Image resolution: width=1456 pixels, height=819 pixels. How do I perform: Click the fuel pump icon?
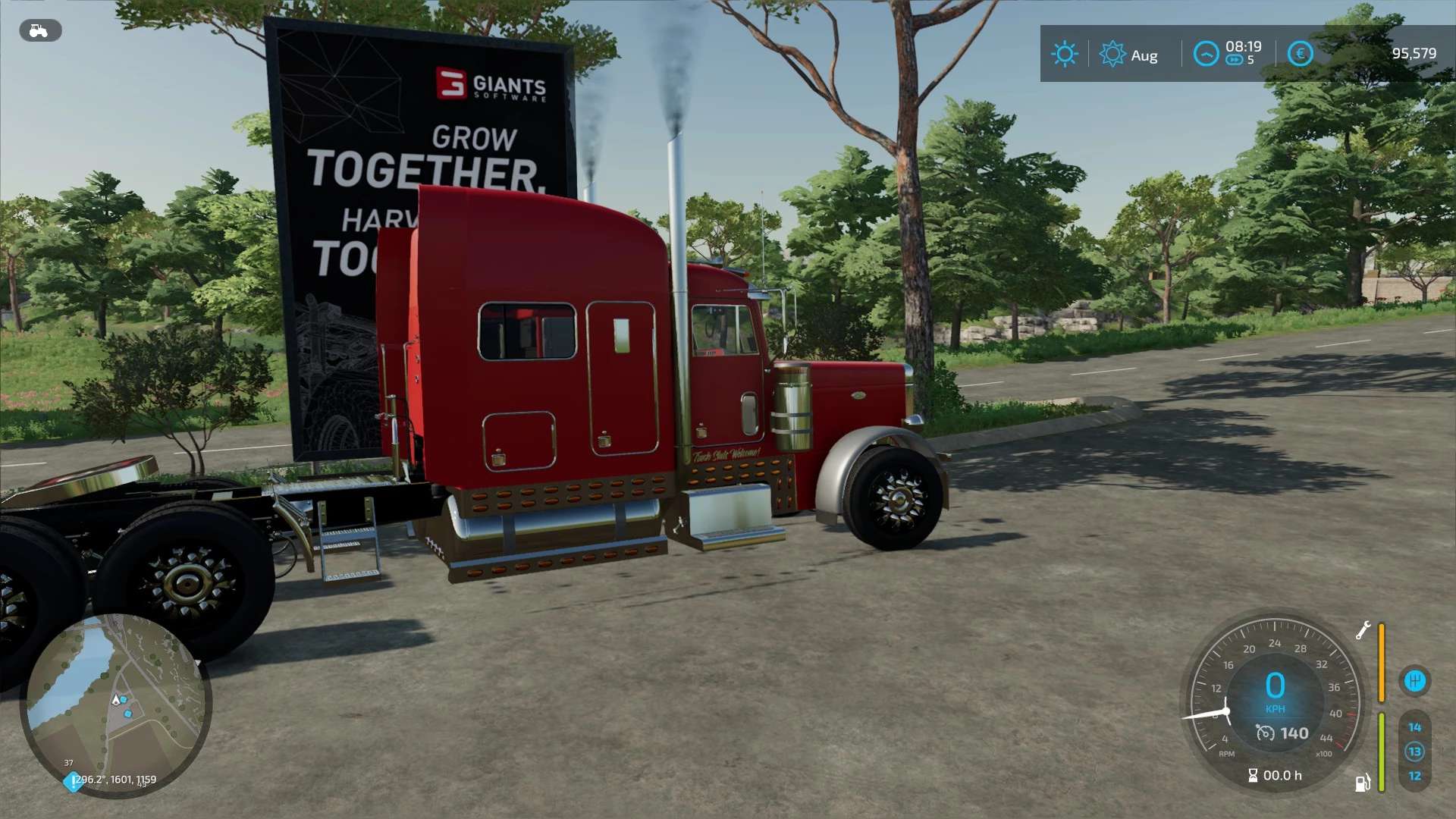coord(1363,783)
